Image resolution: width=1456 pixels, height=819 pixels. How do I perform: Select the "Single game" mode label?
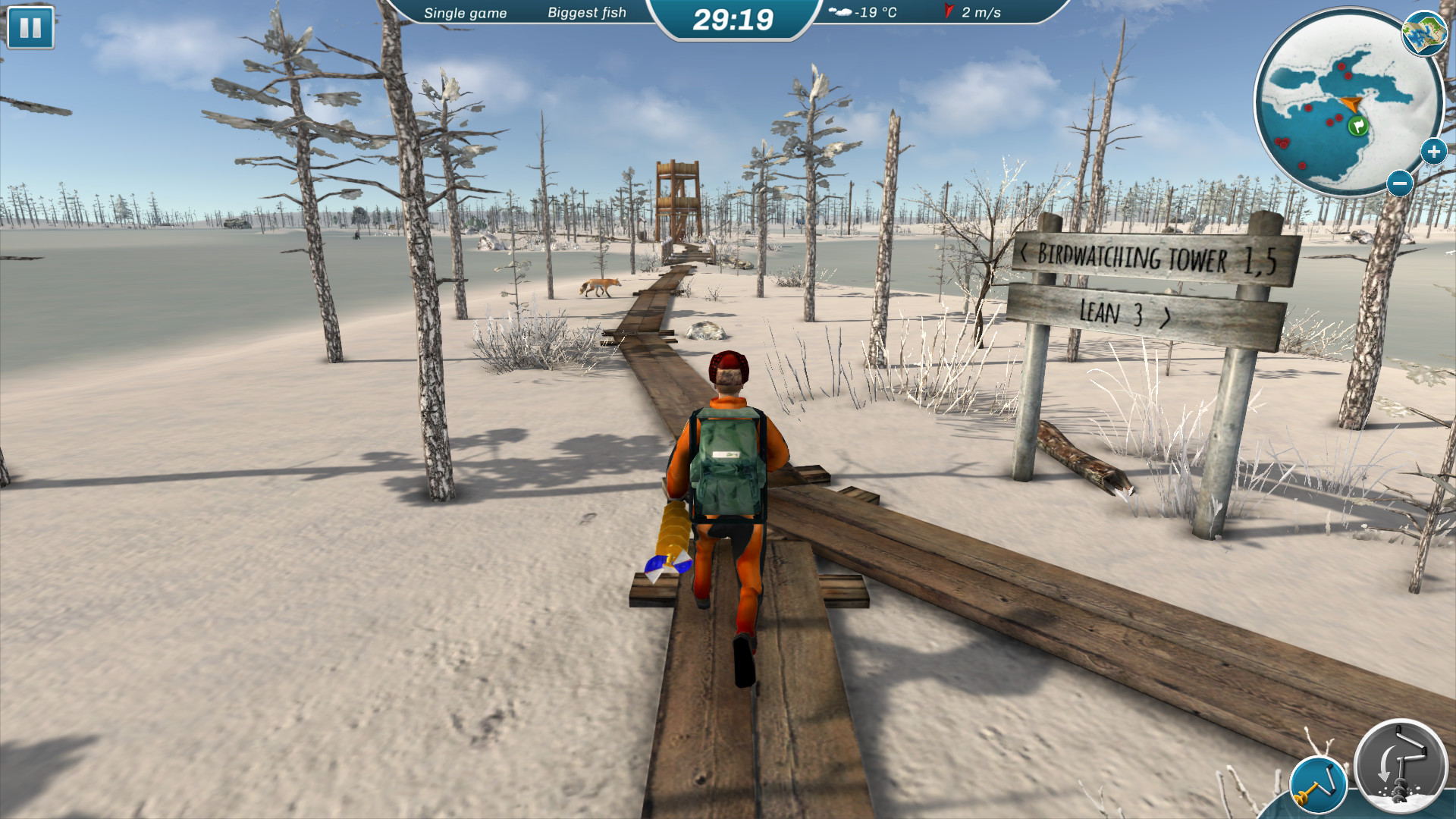[466, 13]
